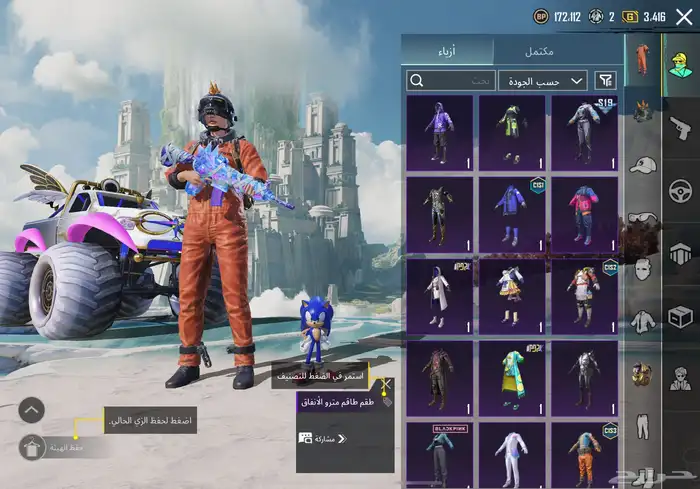Close the inventory screen with the X
This screenshot has width=700, height=489.
pos(684,16)
